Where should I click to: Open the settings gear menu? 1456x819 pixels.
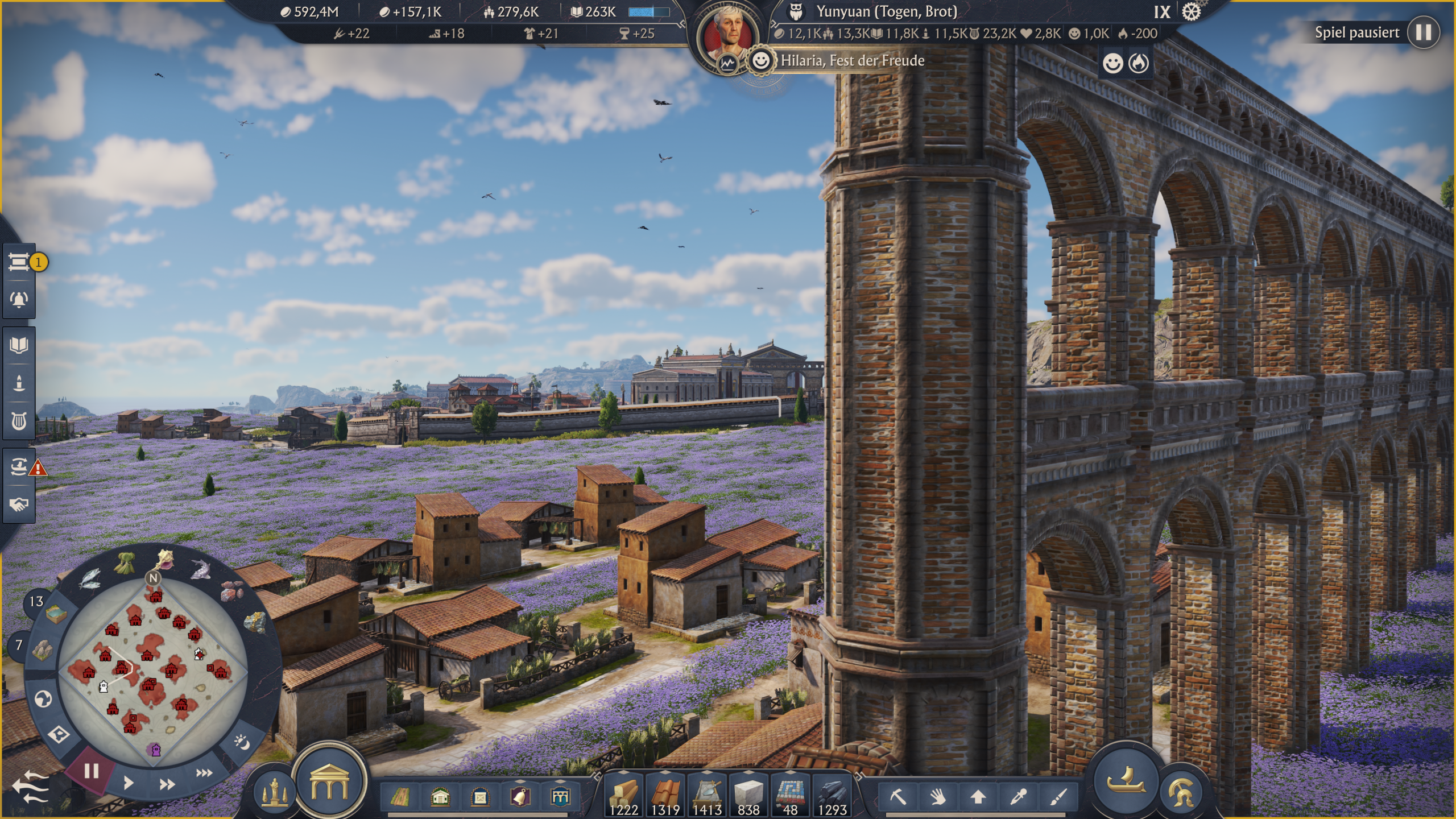(x=1191, y=12)
